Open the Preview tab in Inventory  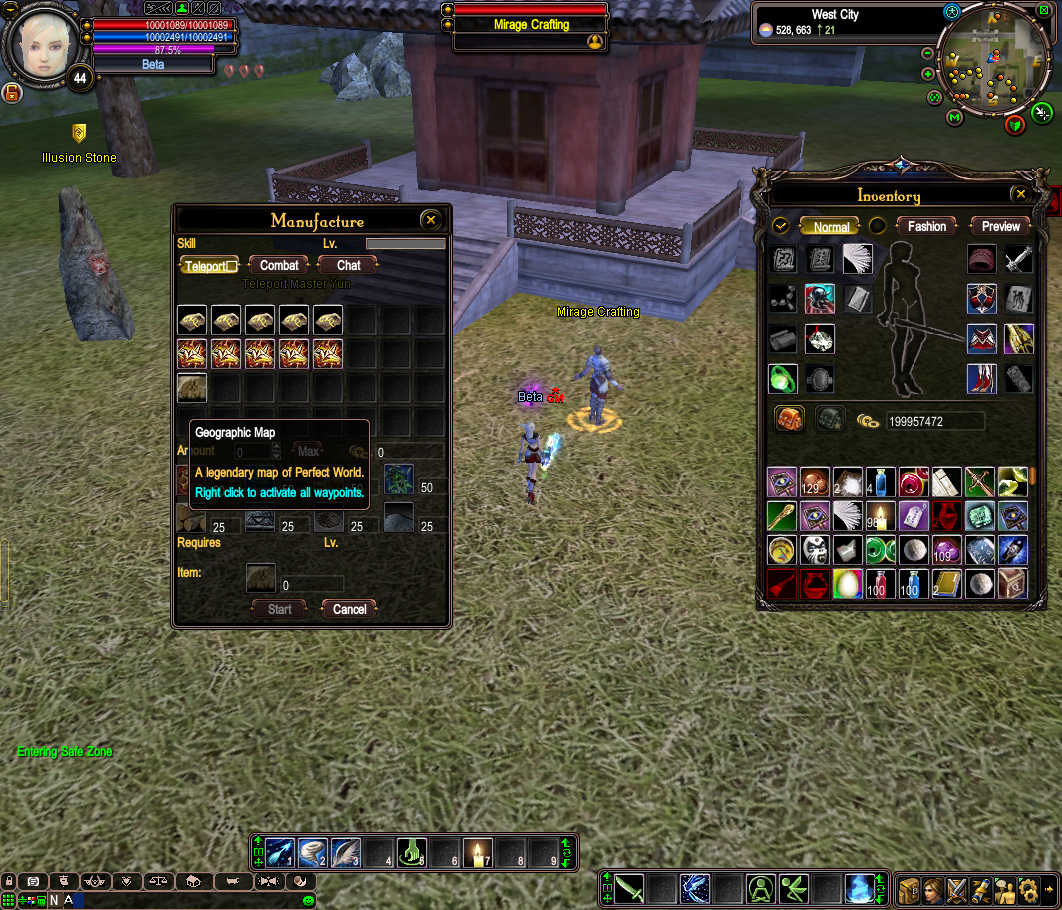pos(1000,227)
